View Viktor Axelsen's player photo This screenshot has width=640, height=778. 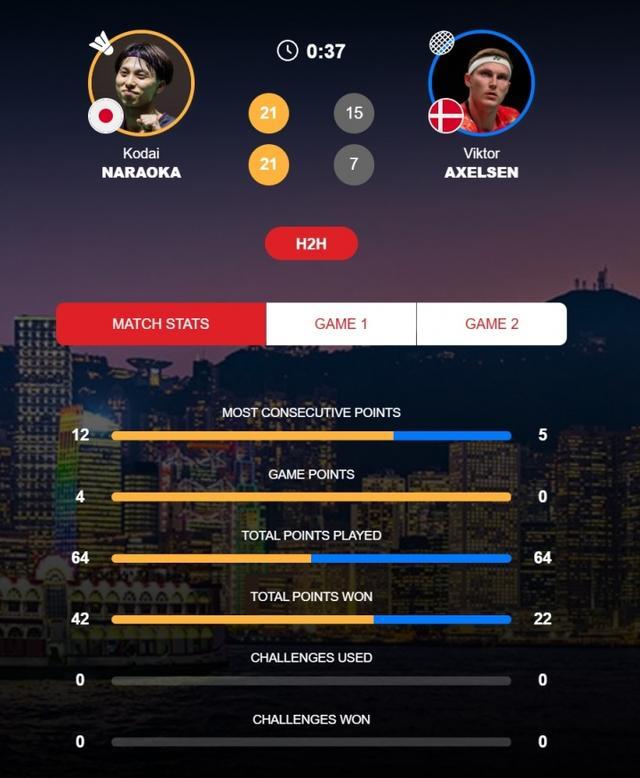click(x=481, y=83)
